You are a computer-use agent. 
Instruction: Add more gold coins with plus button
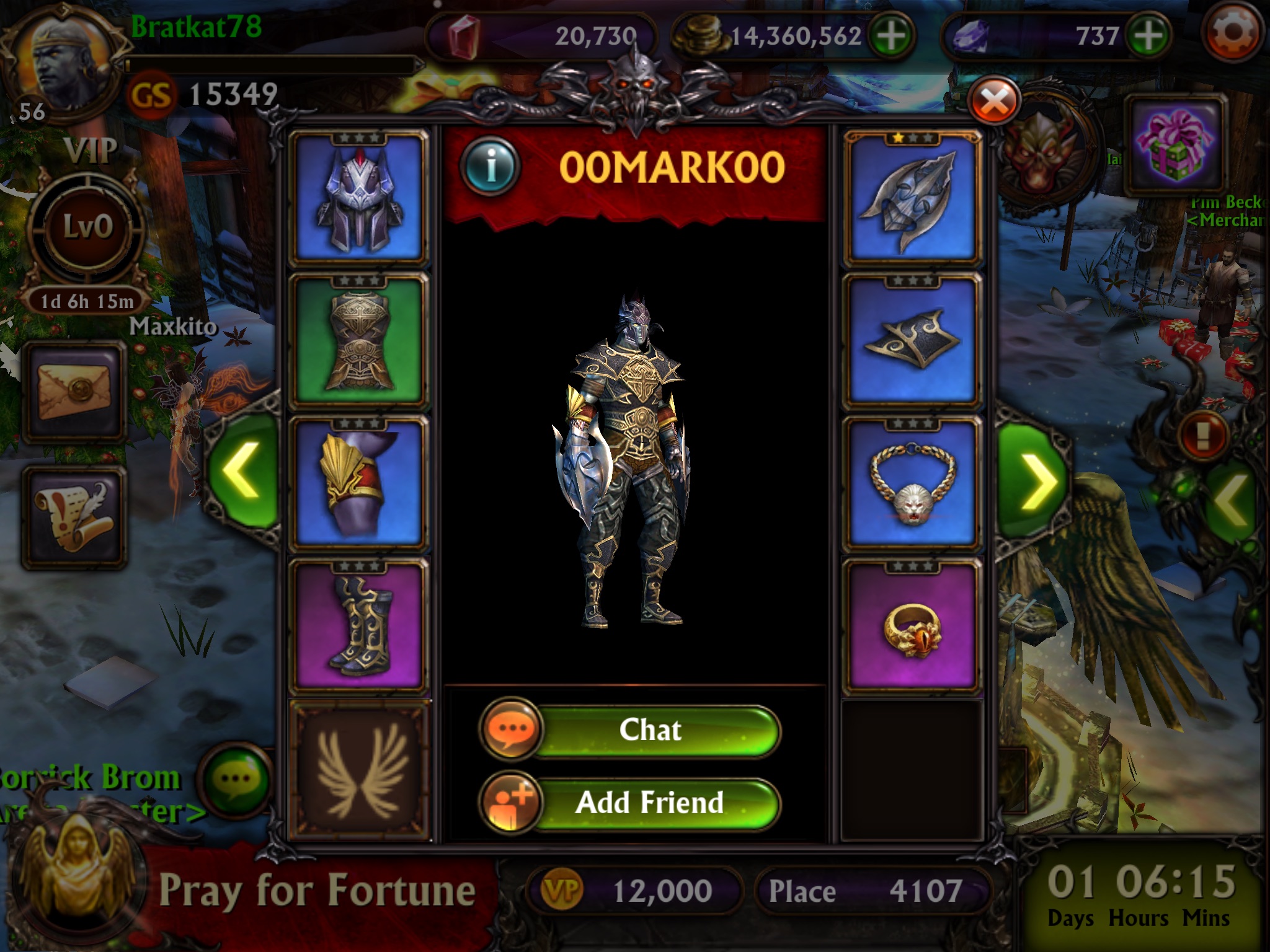point(892,35)
